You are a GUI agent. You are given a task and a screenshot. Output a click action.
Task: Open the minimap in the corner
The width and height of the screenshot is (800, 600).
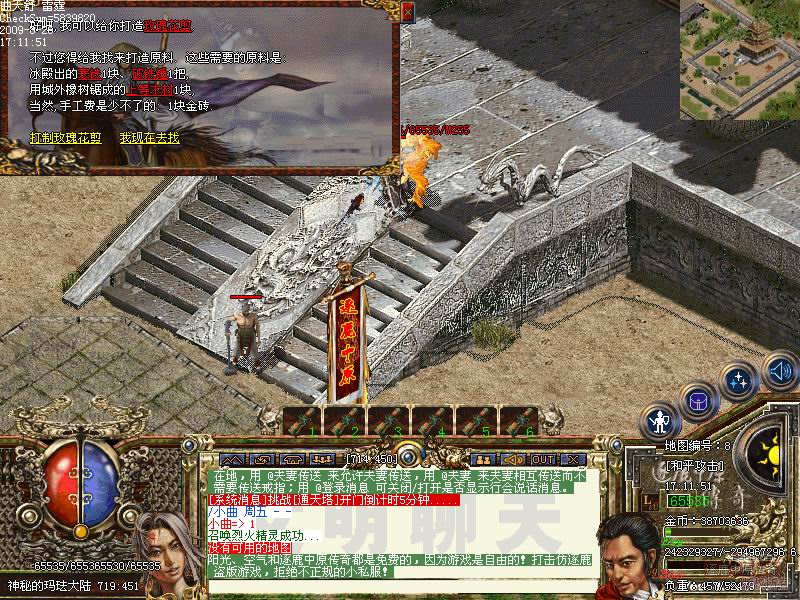pyautogui.click(x=739, y=59)
